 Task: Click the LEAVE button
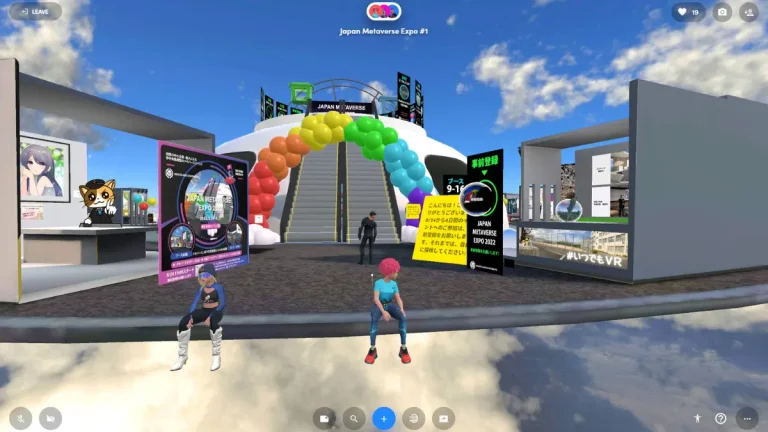point(34,12)
